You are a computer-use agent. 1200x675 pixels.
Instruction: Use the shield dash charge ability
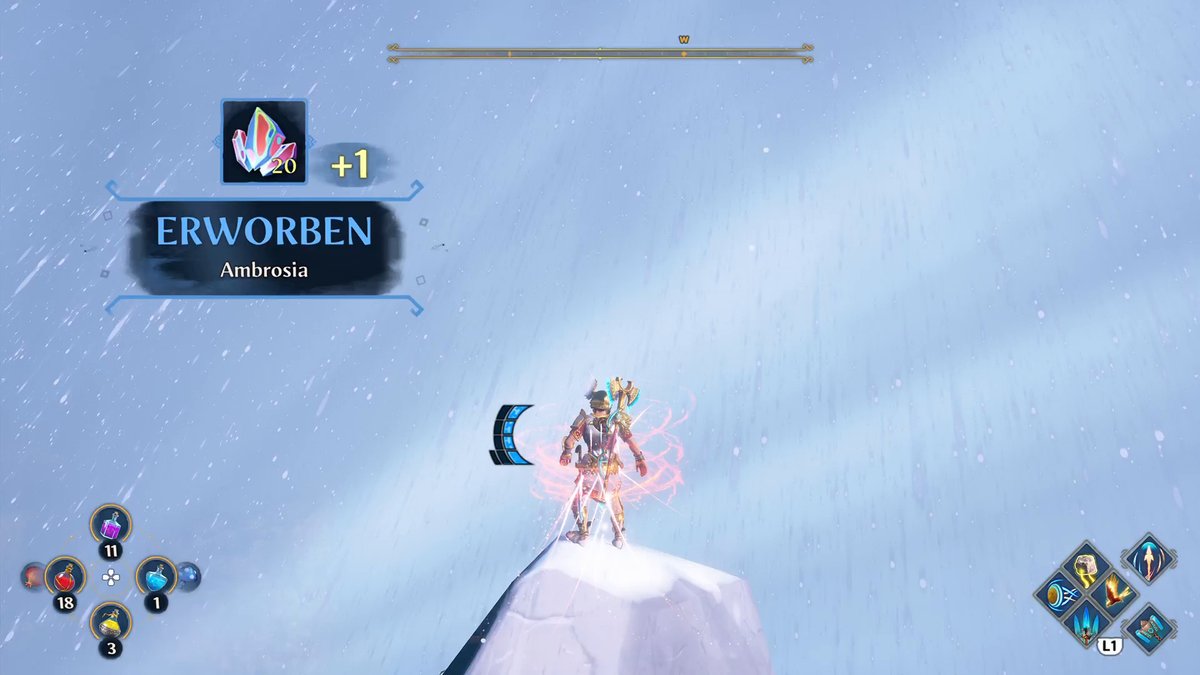pos(1059,594)
